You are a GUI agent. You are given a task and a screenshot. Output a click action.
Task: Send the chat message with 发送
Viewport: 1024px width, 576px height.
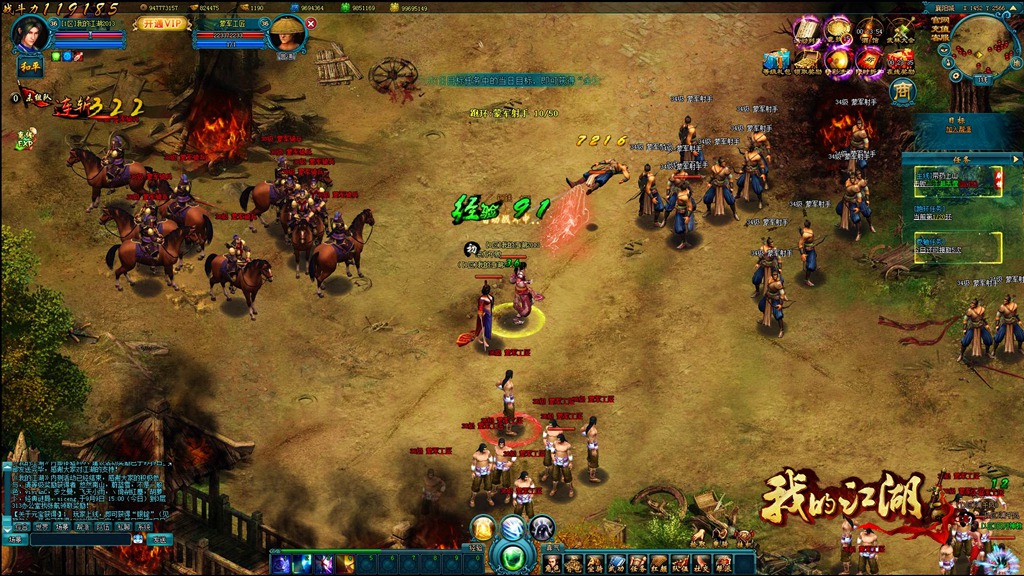click(160, 539)
